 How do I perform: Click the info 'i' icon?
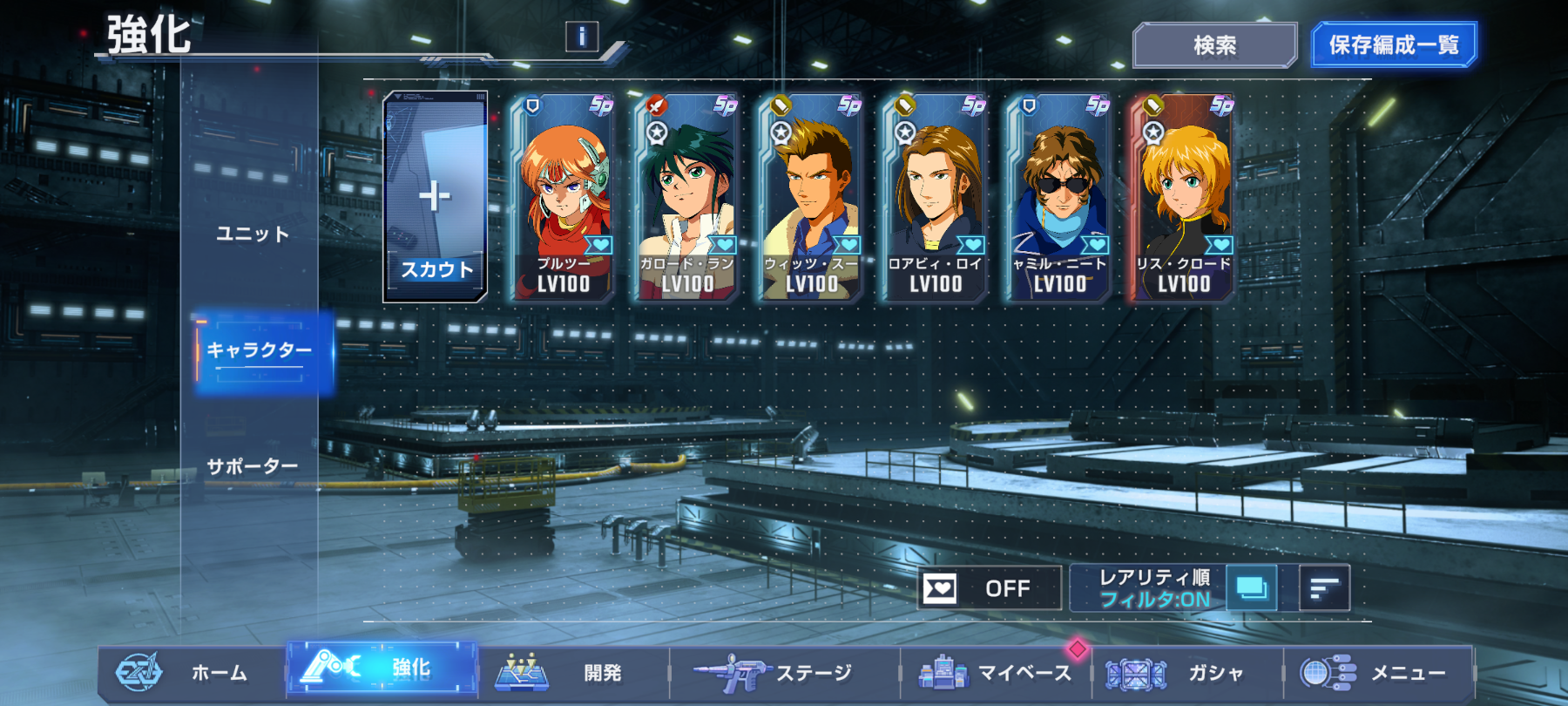coord(581,37)
